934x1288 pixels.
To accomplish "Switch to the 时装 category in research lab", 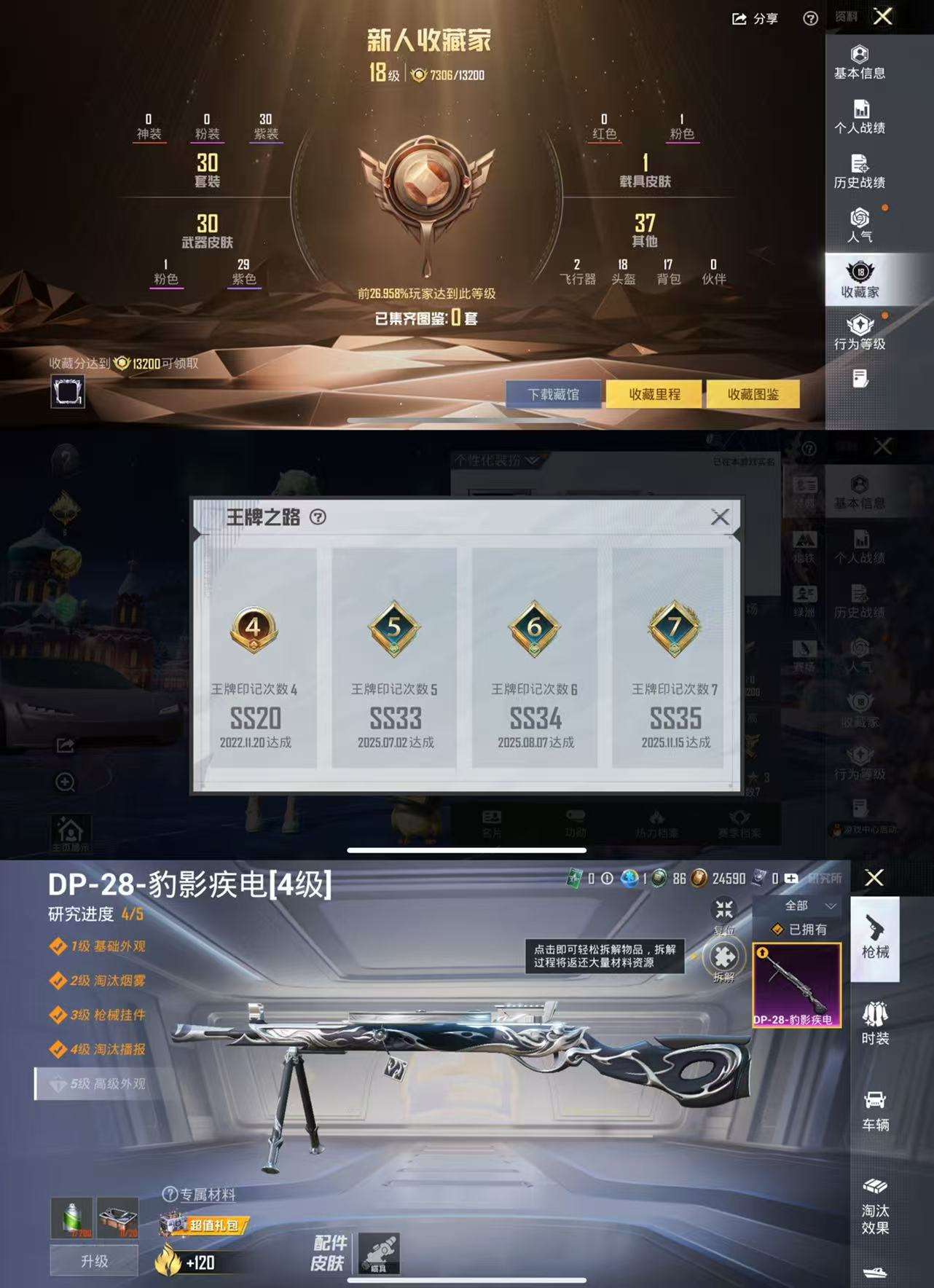I will tap(876, 1020).
